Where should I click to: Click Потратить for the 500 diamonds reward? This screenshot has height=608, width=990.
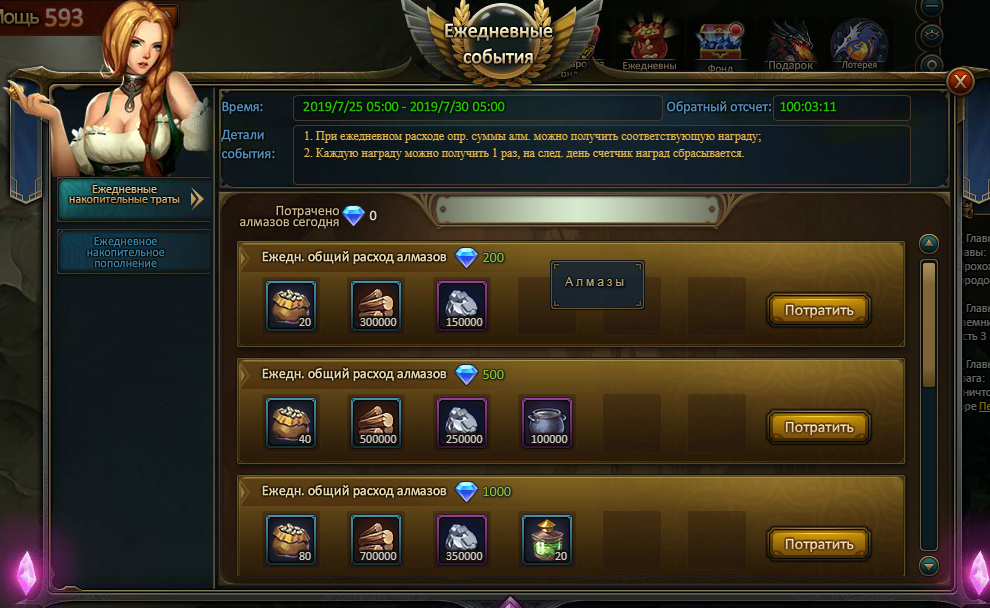(819, 427)
